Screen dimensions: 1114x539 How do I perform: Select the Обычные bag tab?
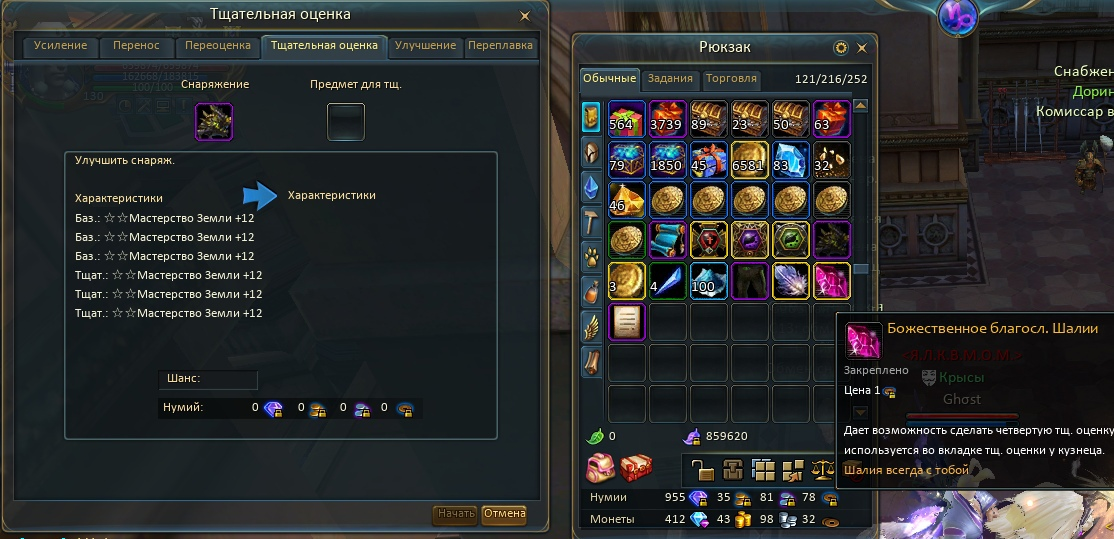610,79
